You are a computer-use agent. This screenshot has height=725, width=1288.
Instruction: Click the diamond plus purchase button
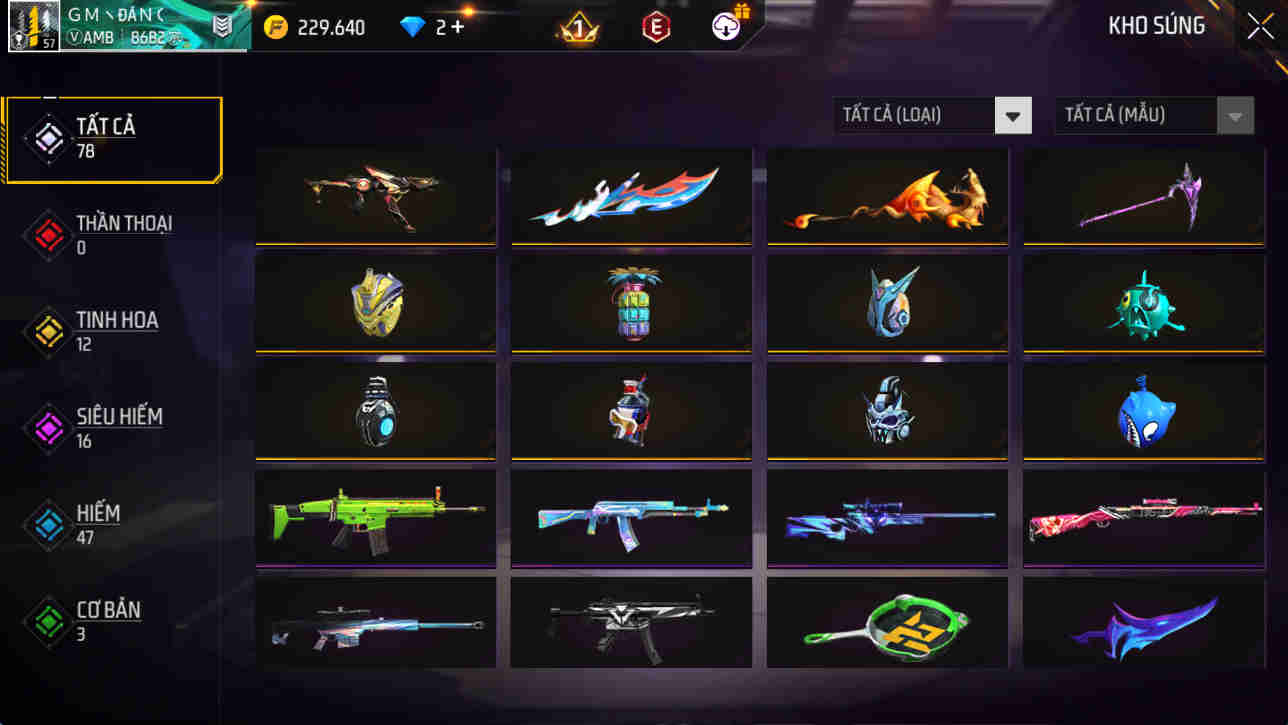458,27
